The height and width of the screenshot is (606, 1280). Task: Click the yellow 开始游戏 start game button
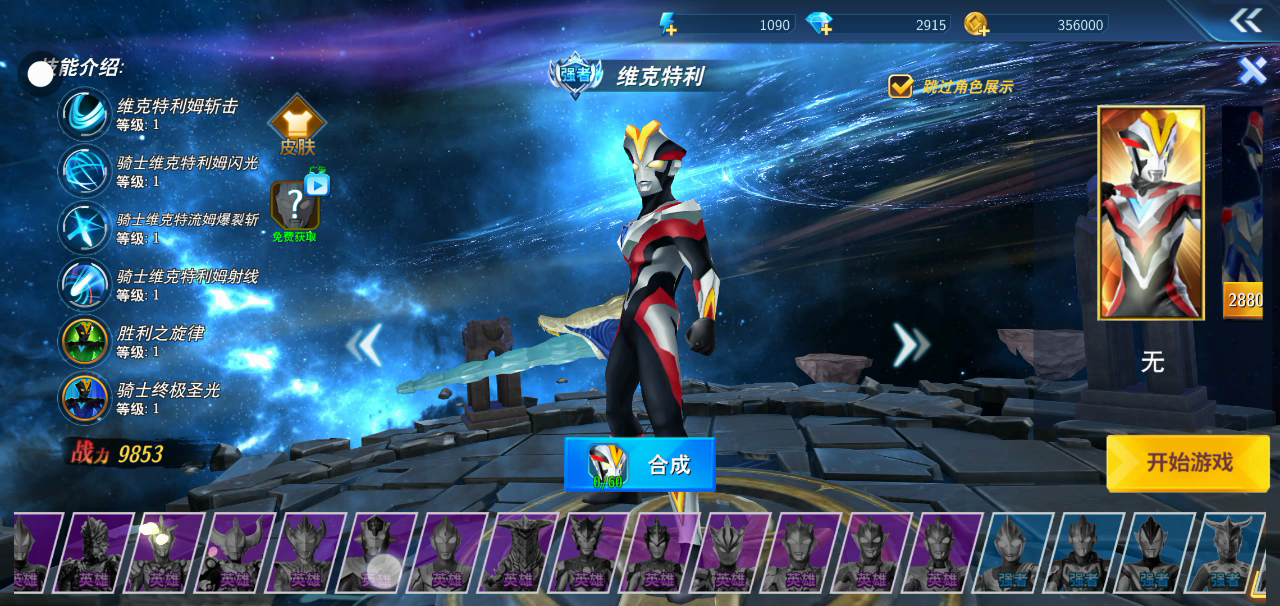1188,463
